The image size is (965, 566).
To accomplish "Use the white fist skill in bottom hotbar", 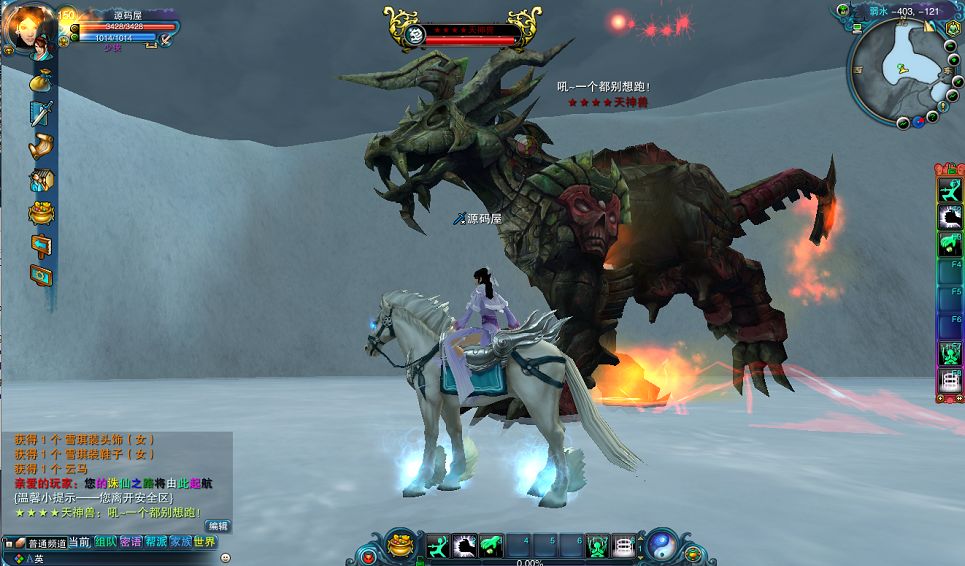I will pos(465,546).
